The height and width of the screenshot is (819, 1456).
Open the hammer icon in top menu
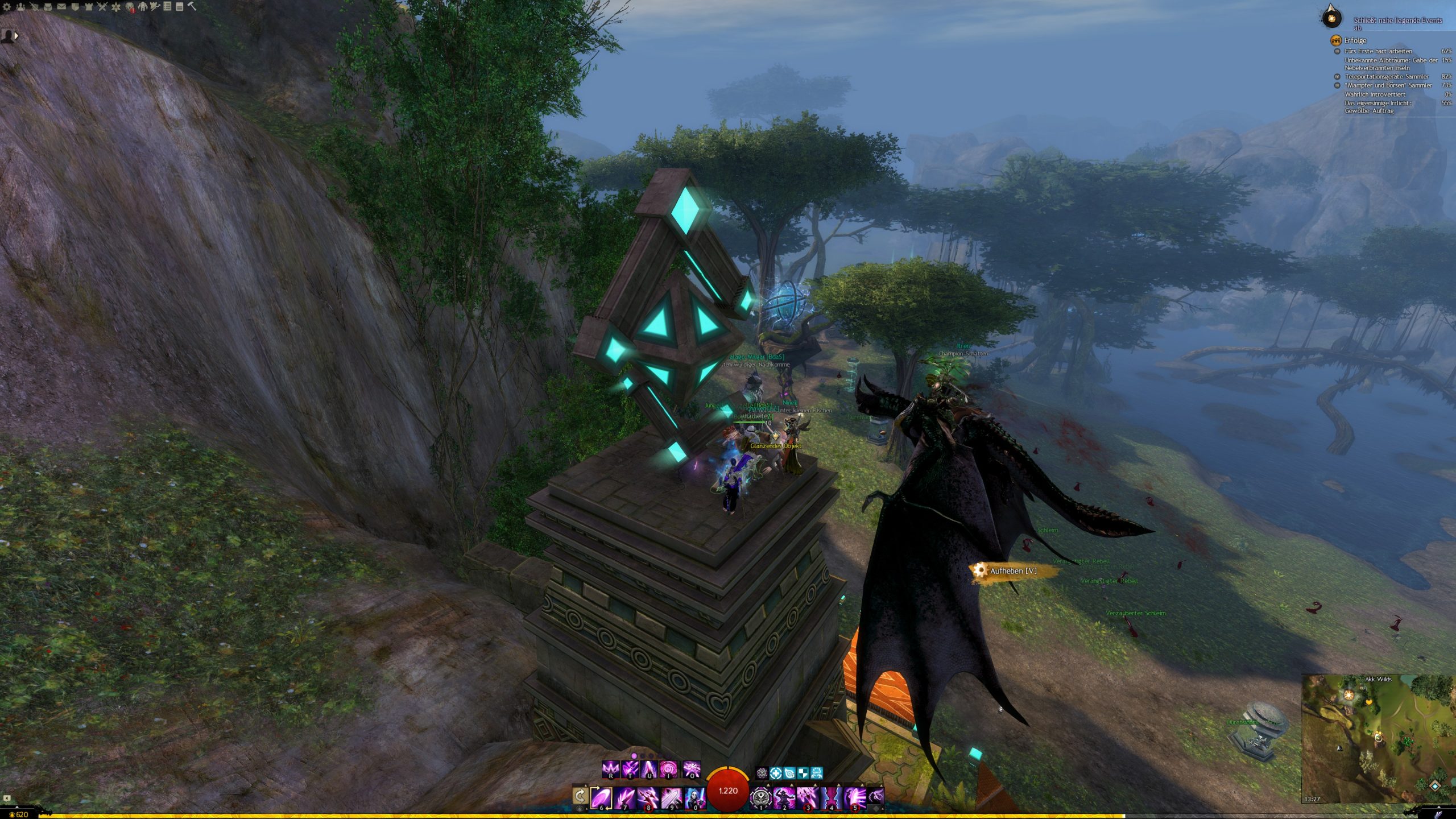(x=192, y=7)
